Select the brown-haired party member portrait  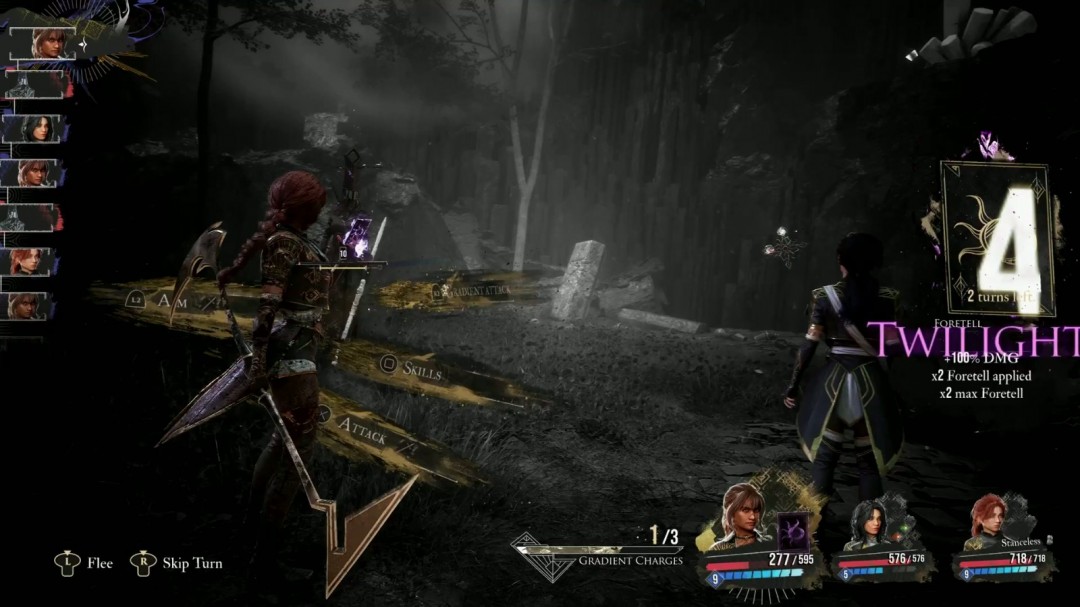[x=741, y=516]
